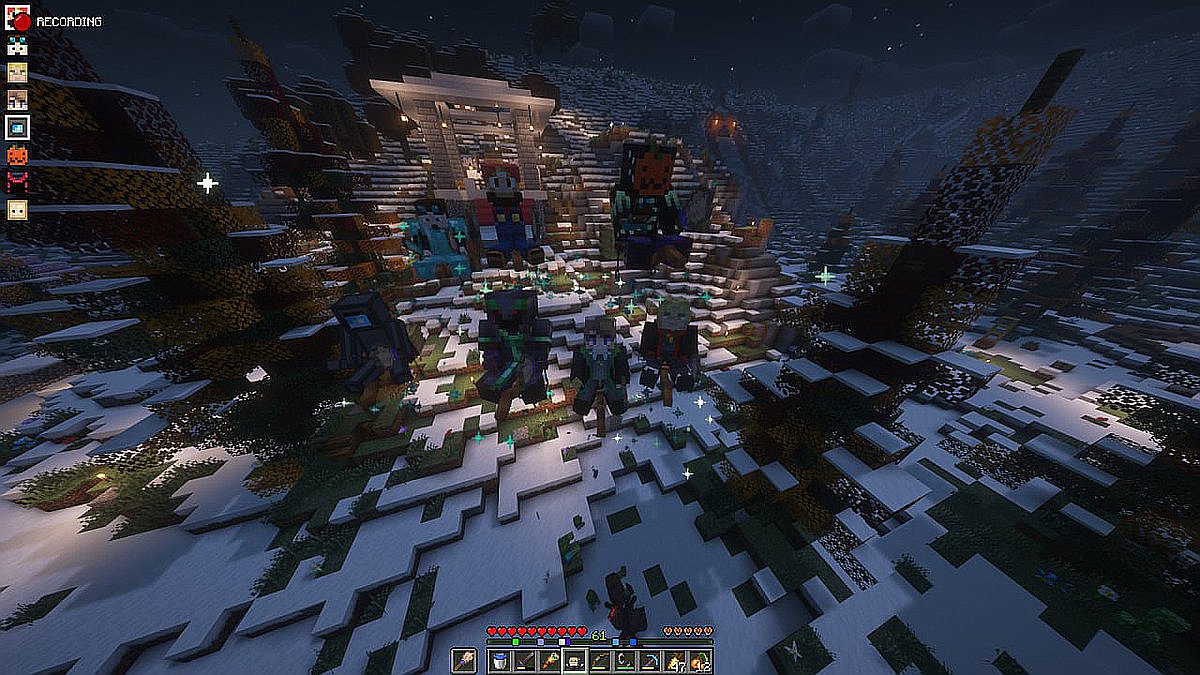Choose the red and black player head
The height and width of the screenshot is (675, 1200).
18,182
